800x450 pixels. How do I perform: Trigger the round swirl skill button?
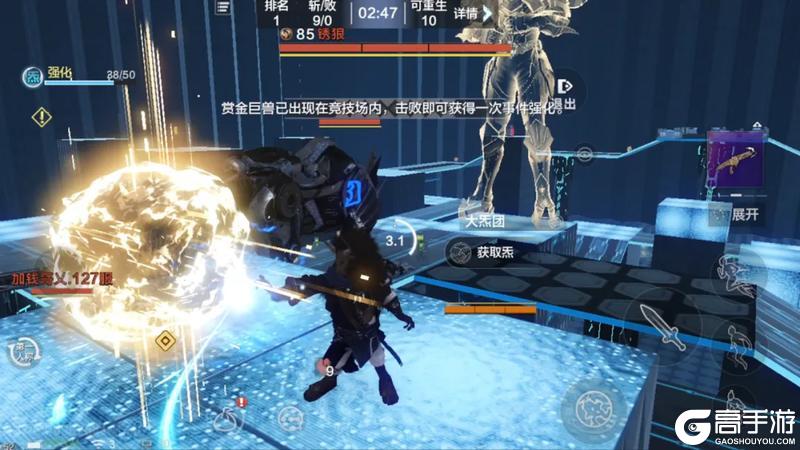pos(595,407)
